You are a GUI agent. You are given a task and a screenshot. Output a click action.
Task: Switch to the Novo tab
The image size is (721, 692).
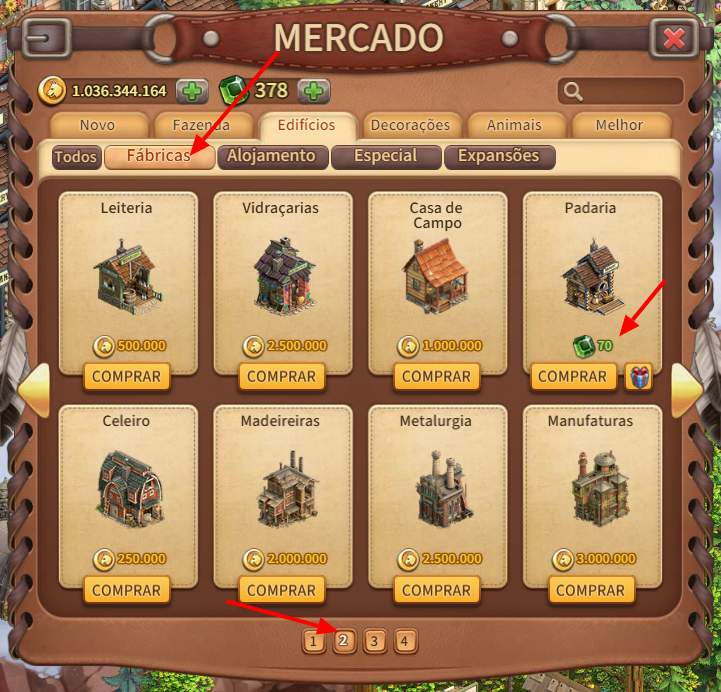pyautogui.click(x=97, y=126)
